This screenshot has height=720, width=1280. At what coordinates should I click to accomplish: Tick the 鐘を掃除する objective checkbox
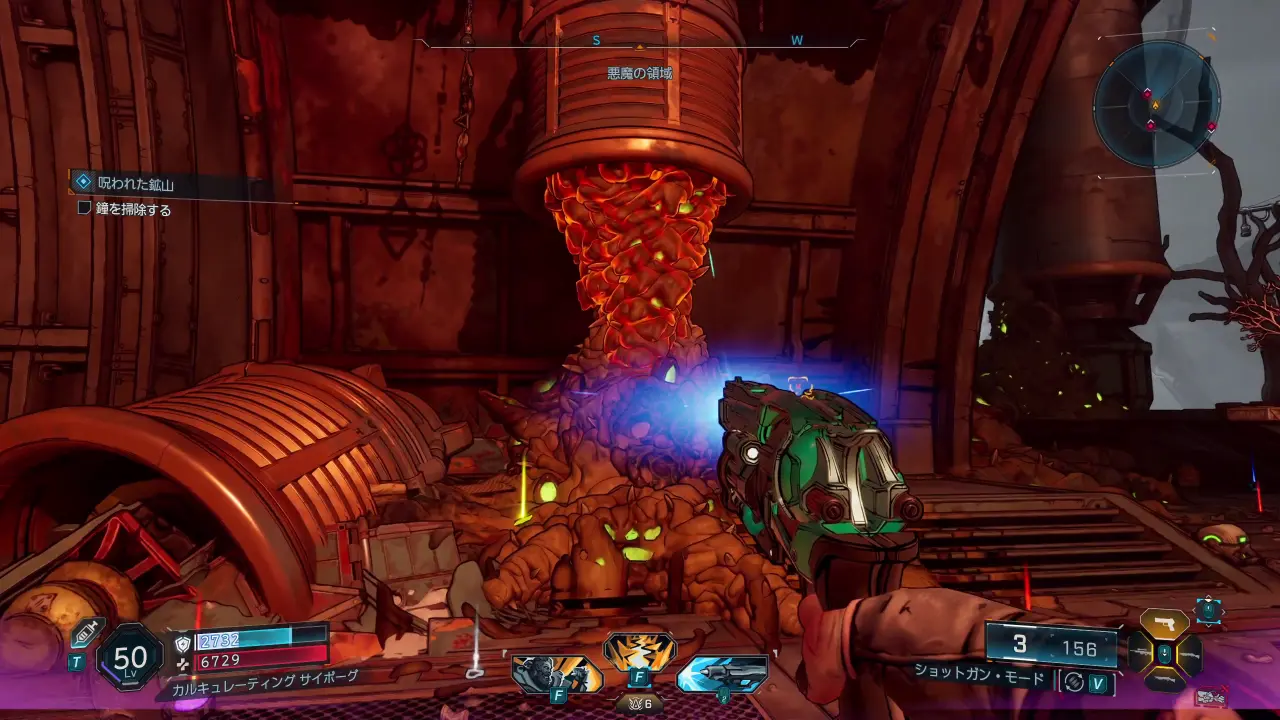tap(85, 209)
